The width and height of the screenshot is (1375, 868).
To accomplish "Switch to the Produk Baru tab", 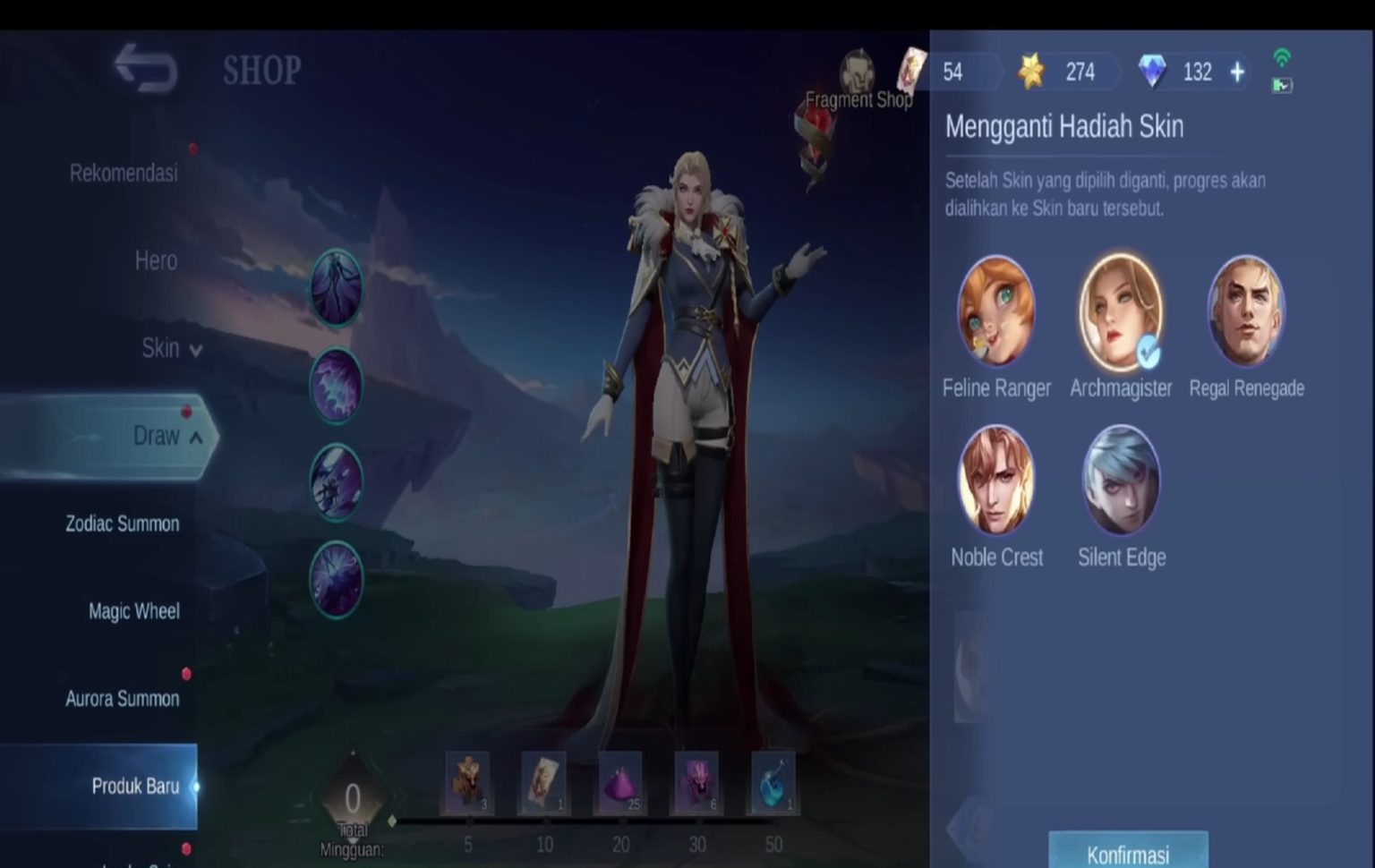I will coord(136,785).
